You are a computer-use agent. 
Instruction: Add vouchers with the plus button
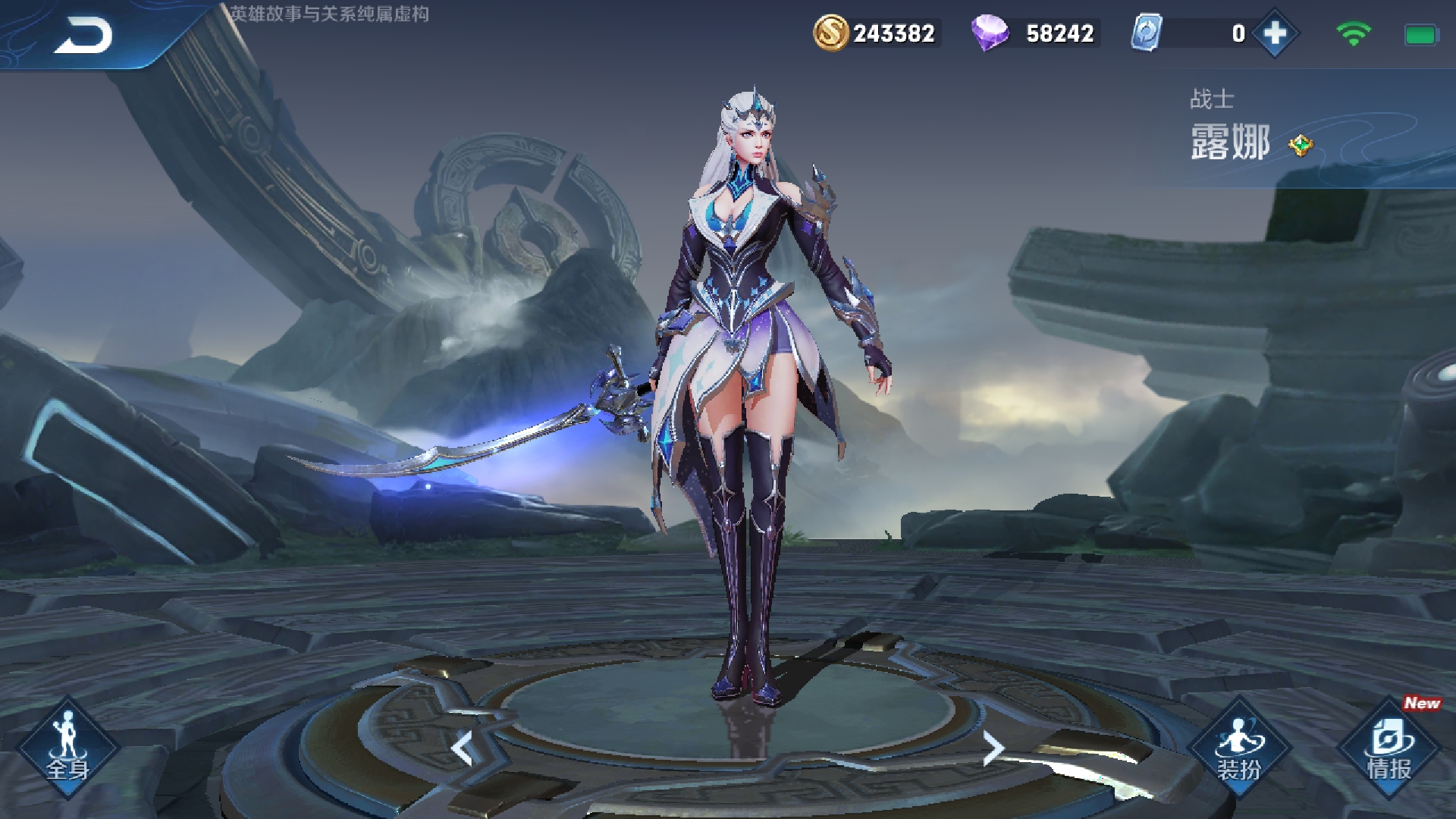[1276, 33]
